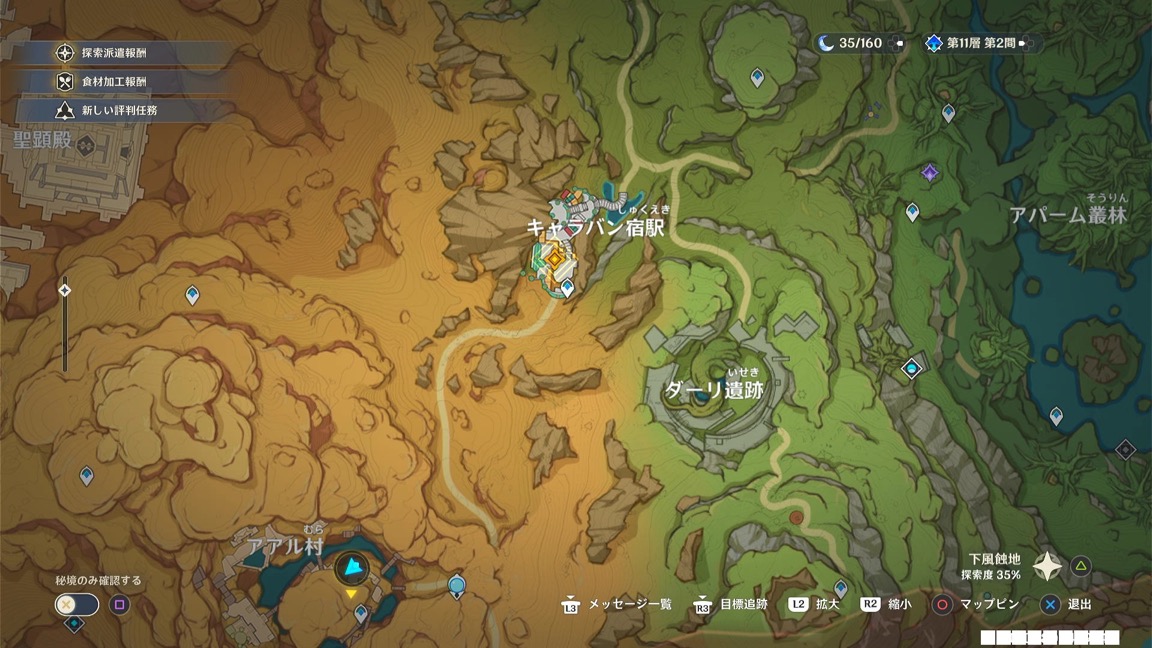Toggle the 秘境のみ確認する domain-only switch
1152x648 pixels.
click(77, 604)
